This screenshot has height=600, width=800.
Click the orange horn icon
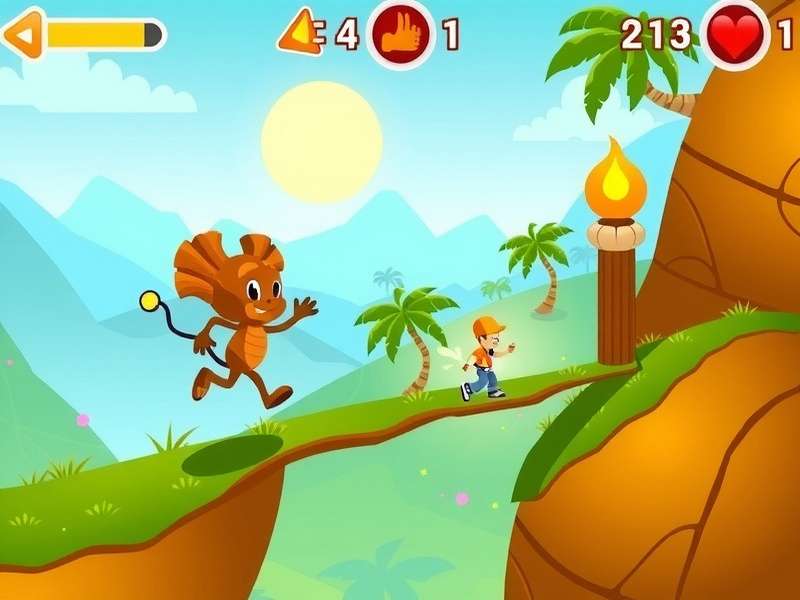pyautogui.click(x=301, y=34)
